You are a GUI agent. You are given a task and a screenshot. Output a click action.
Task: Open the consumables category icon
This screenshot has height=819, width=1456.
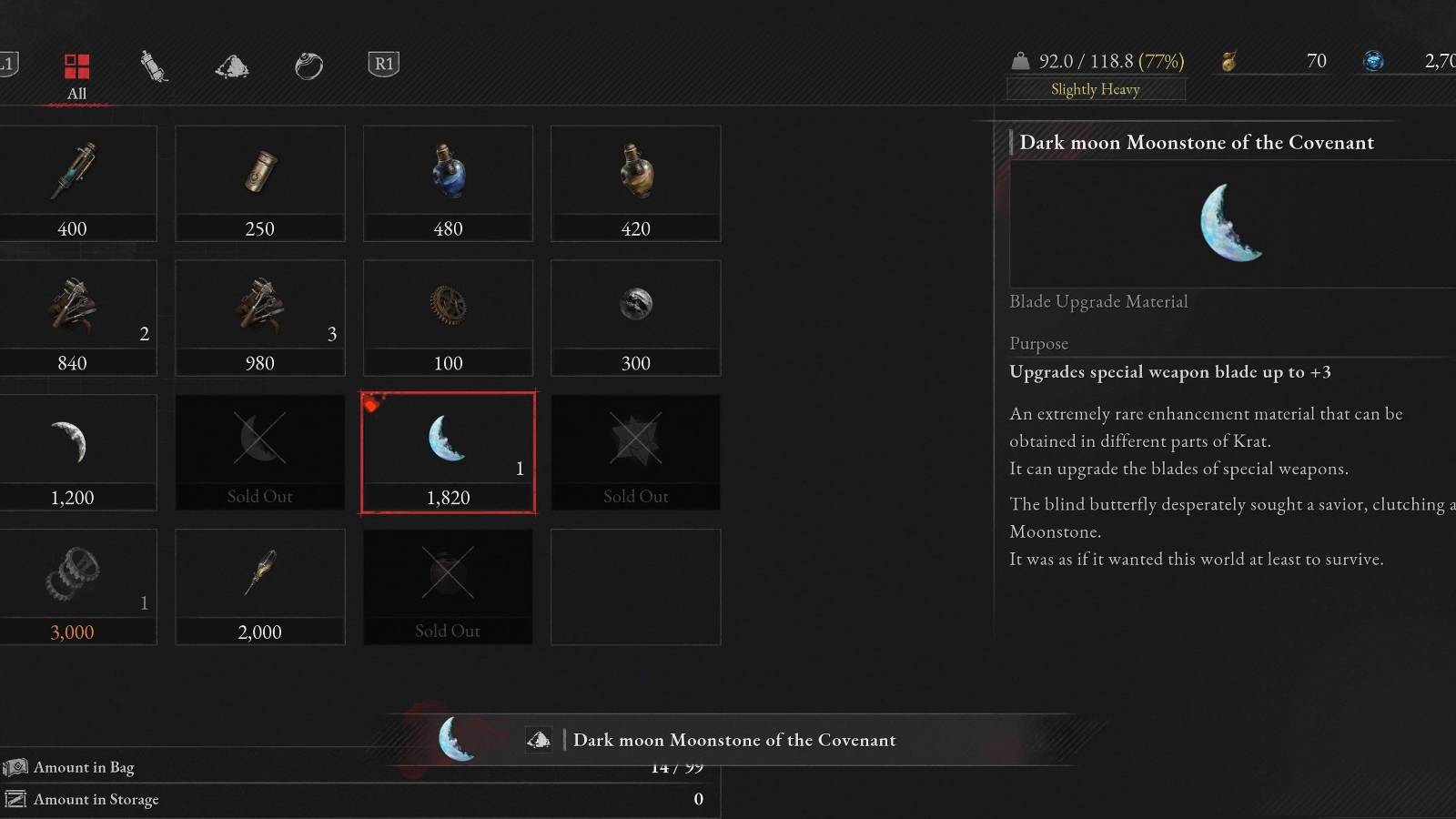point(154,64)
